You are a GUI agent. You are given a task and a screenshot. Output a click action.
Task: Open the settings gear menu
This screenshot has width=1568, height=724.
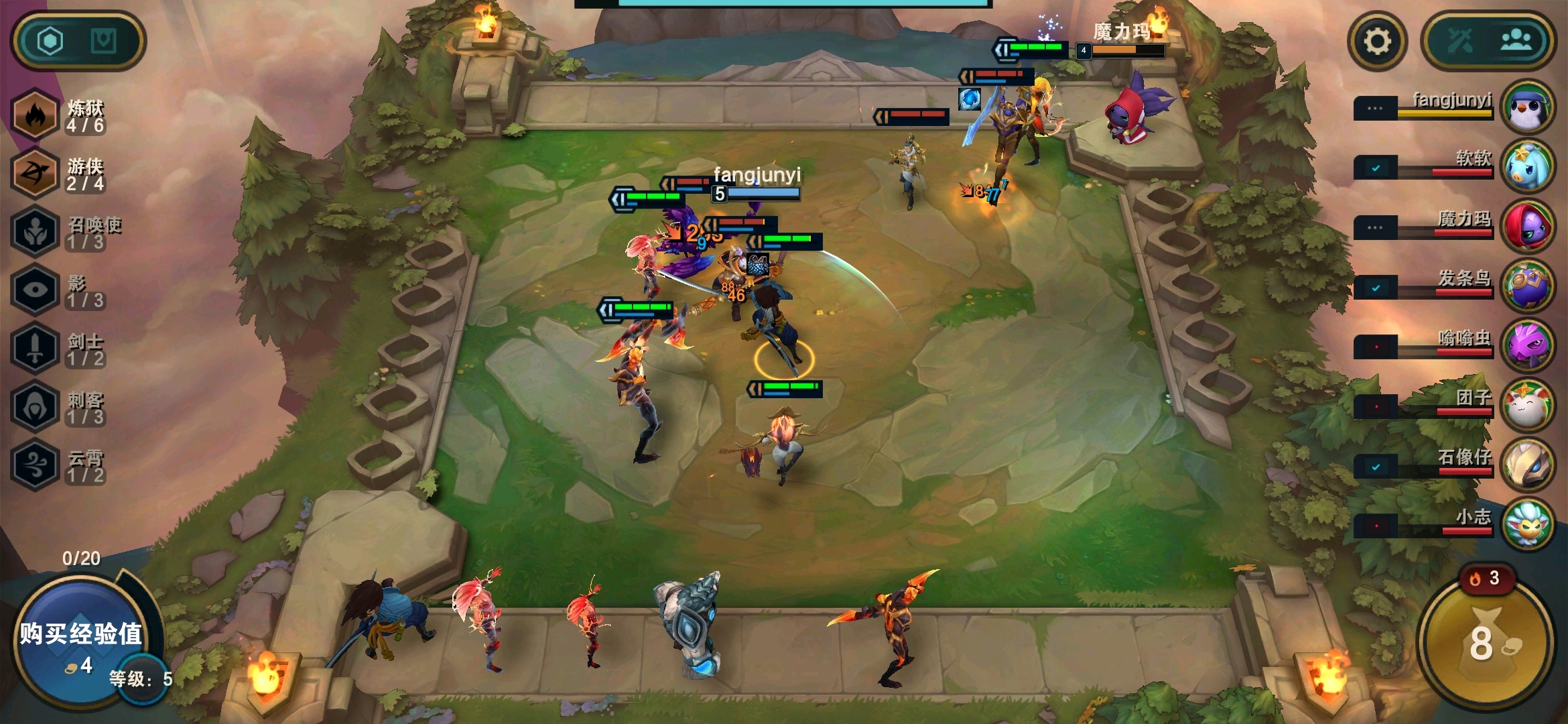[1377, 42]
